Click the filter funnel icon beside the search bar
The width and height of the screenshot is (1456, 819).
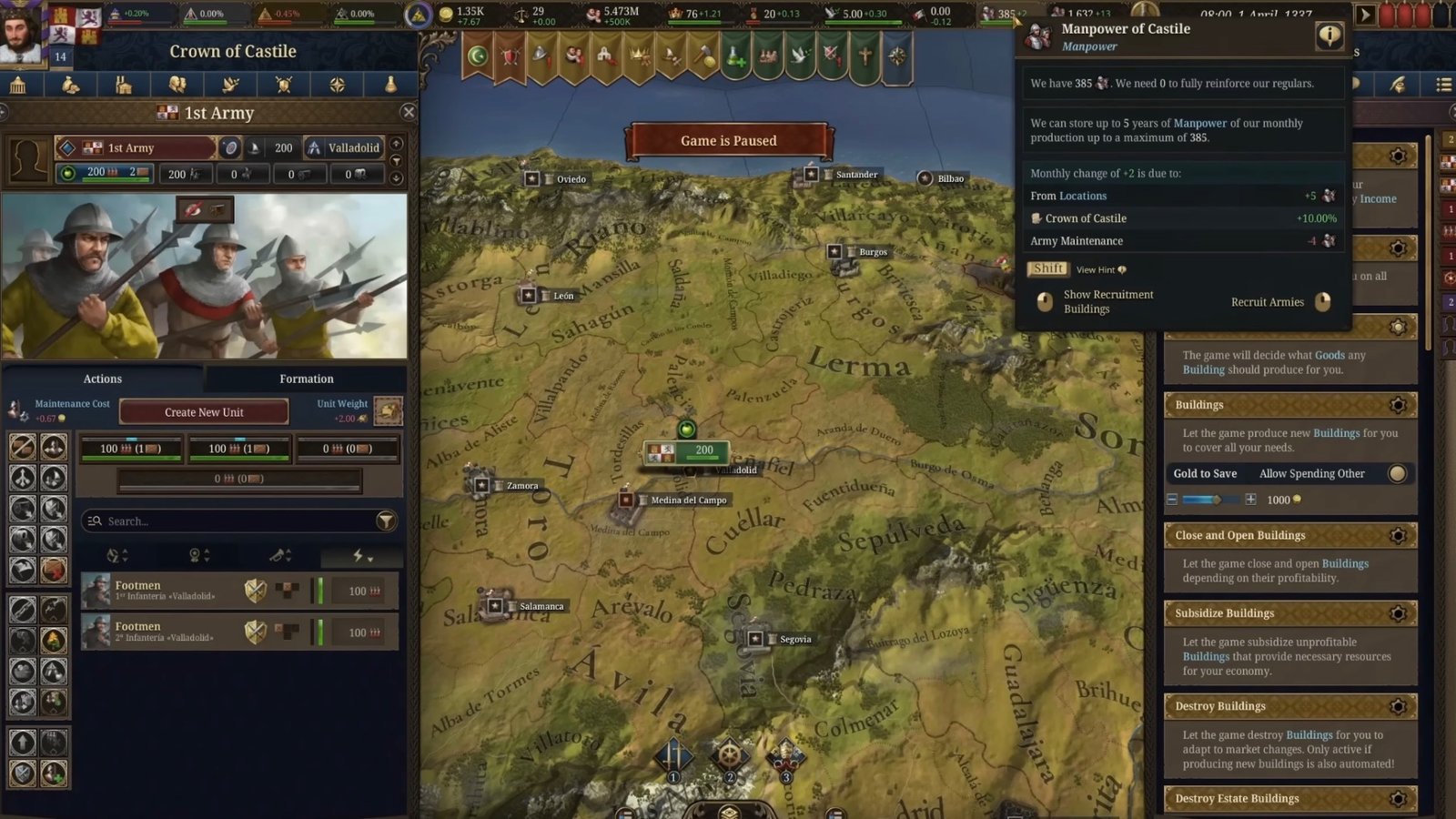pyautogui.click(x=388, y=521)
